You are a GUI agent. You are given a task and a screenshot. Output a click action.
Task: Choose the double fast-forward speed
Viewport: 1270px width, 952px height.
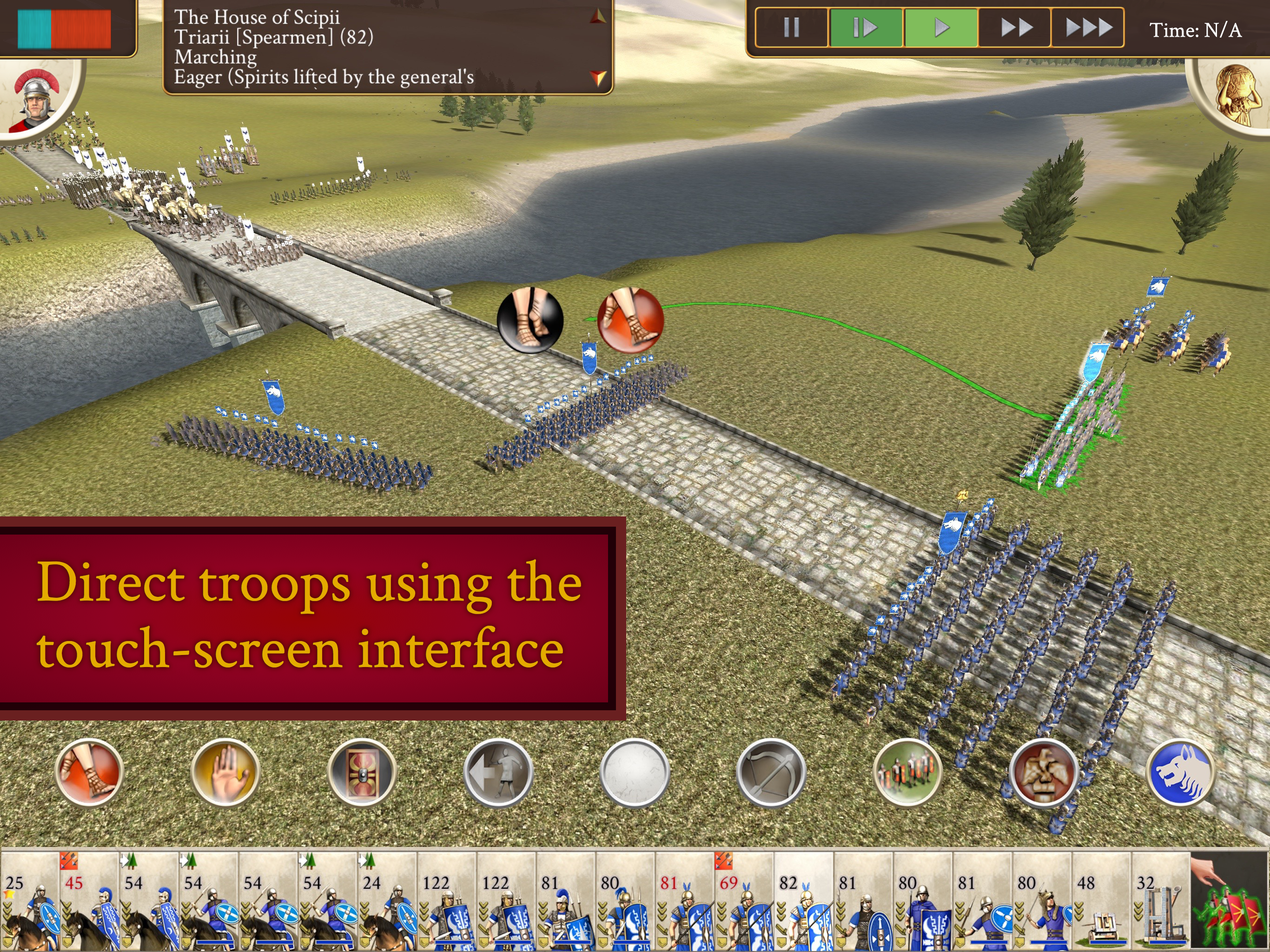1015,27
